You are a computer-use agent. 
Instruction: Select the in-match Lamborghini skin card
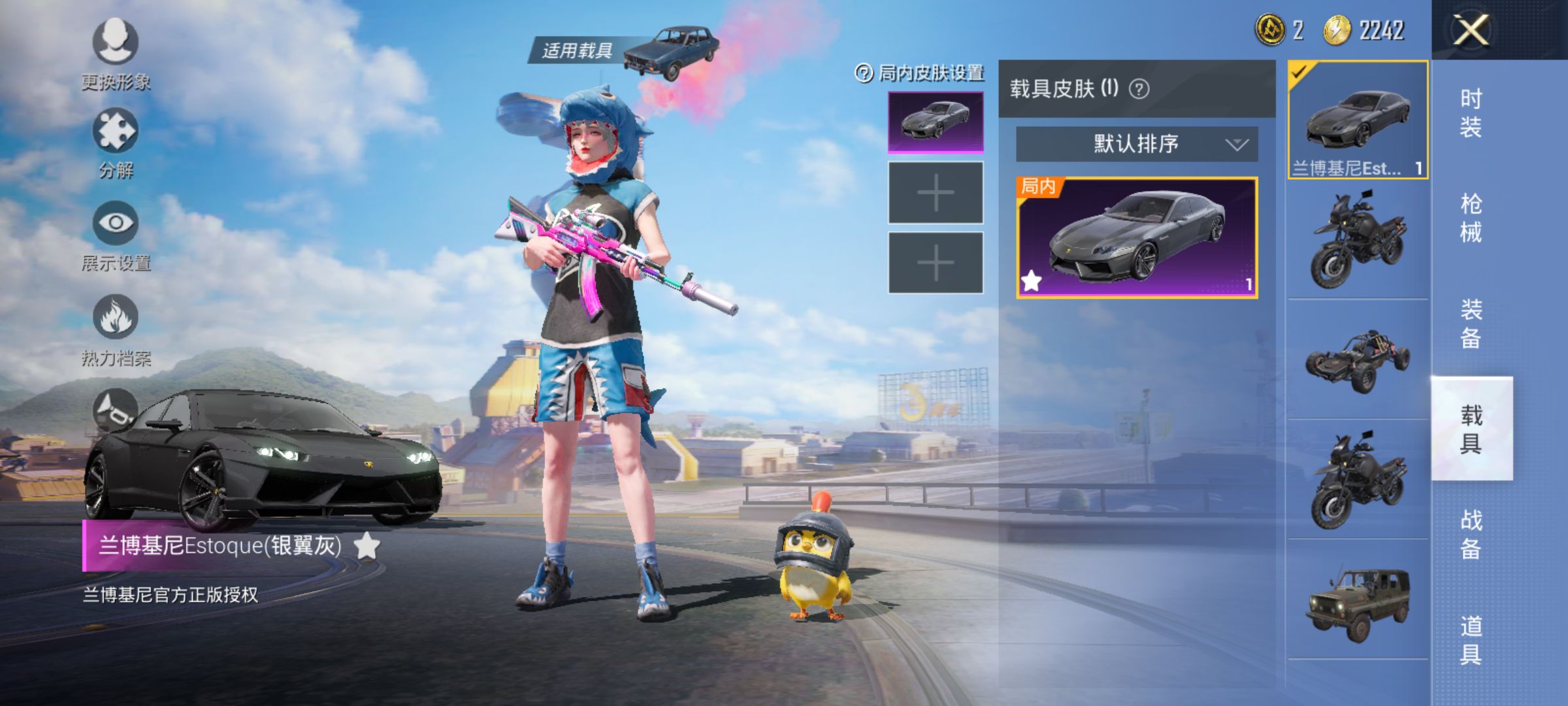click(1136, 238)
